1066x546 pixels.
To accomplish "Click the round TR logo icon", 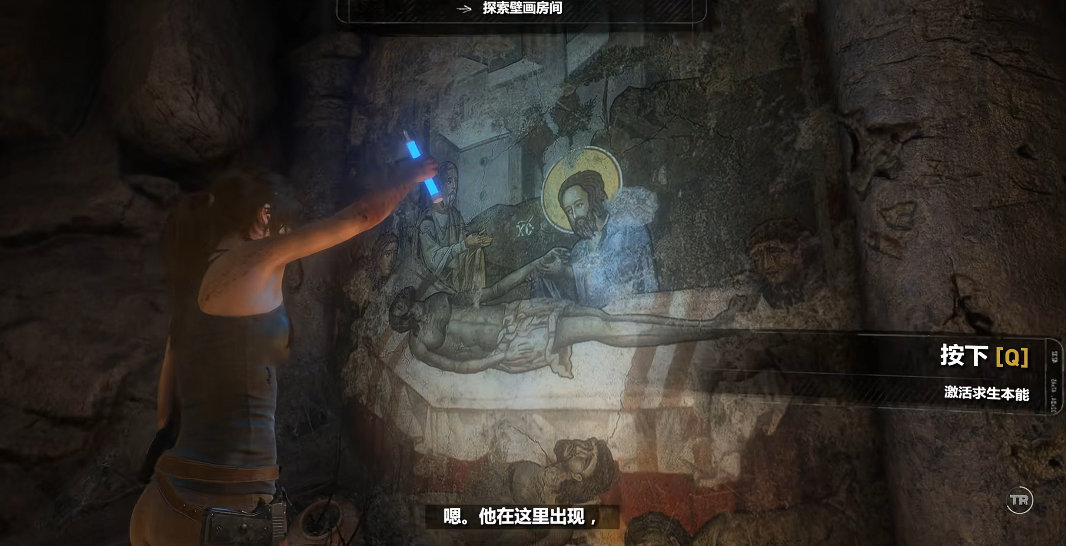I will click(x=1019, y=499).
